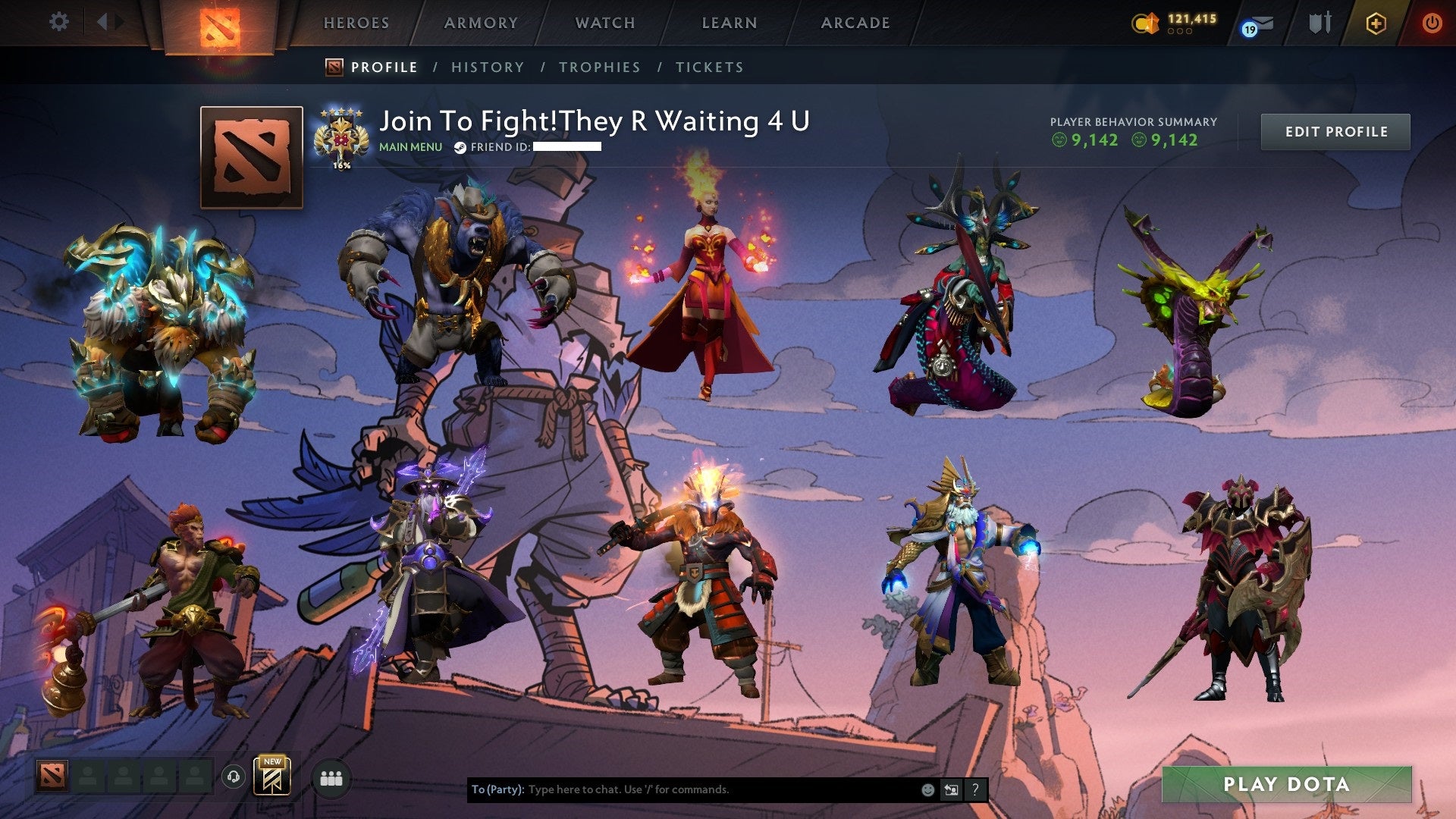The width and height of the screenshot is (1456, 819).
Task: Open the emoticon picker in chat
Action: point(927,789)
